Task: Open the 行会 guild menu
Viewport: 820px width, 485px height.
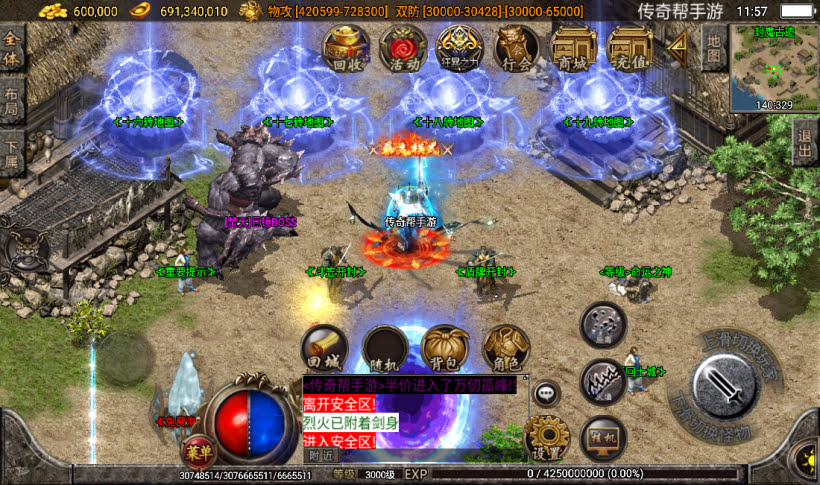Action: [x=517, y=50]
